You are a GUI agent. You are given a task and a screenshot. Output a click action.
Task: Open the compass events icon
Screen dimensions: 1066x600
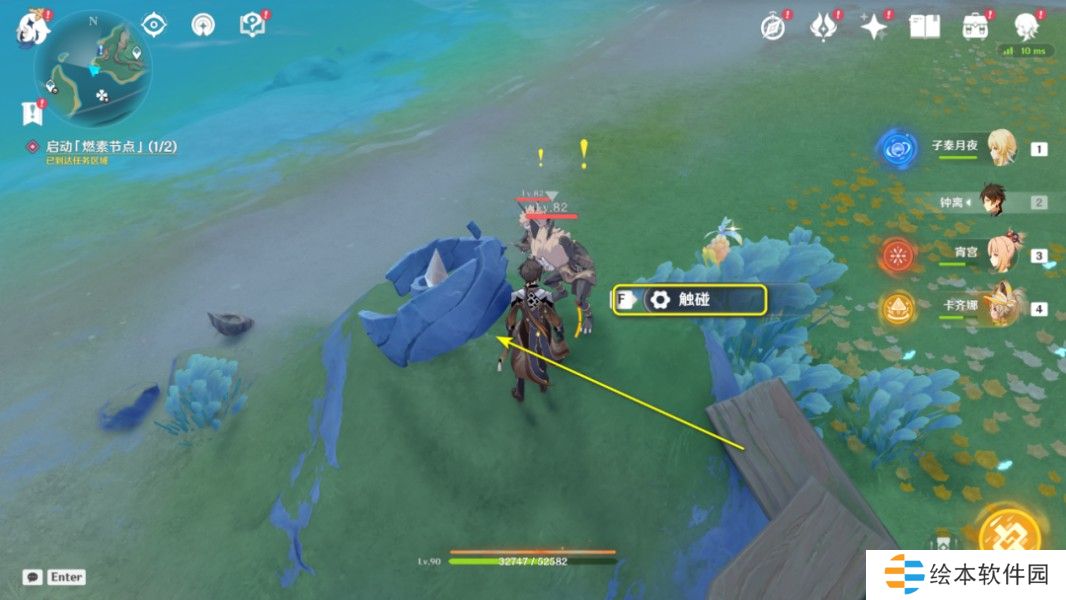pyautogui.click(x=772, y=27)
